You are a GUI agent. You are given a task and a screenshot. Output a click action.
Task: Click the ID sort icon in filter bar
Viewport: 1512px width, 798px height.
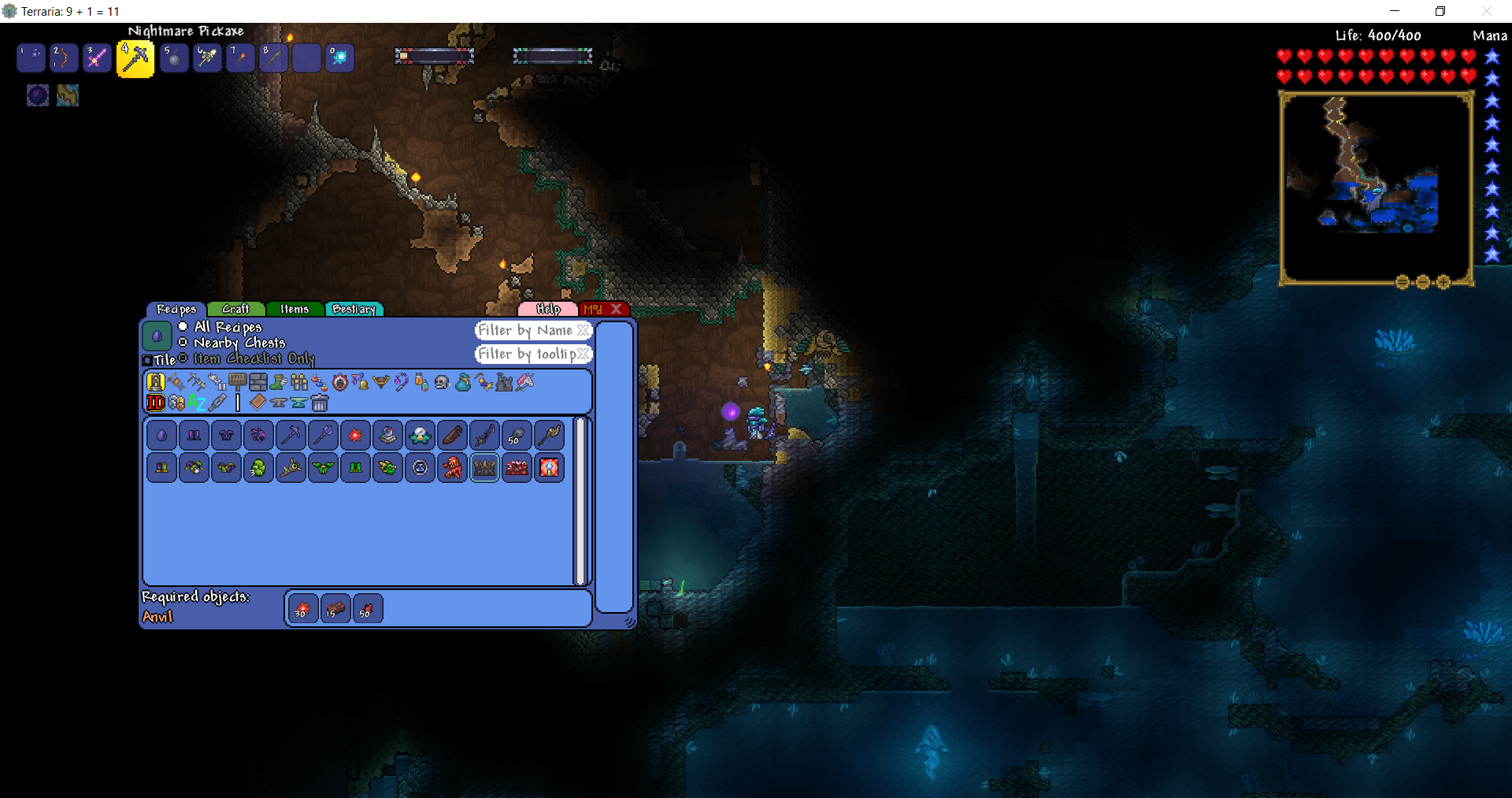tap(155, 403)
